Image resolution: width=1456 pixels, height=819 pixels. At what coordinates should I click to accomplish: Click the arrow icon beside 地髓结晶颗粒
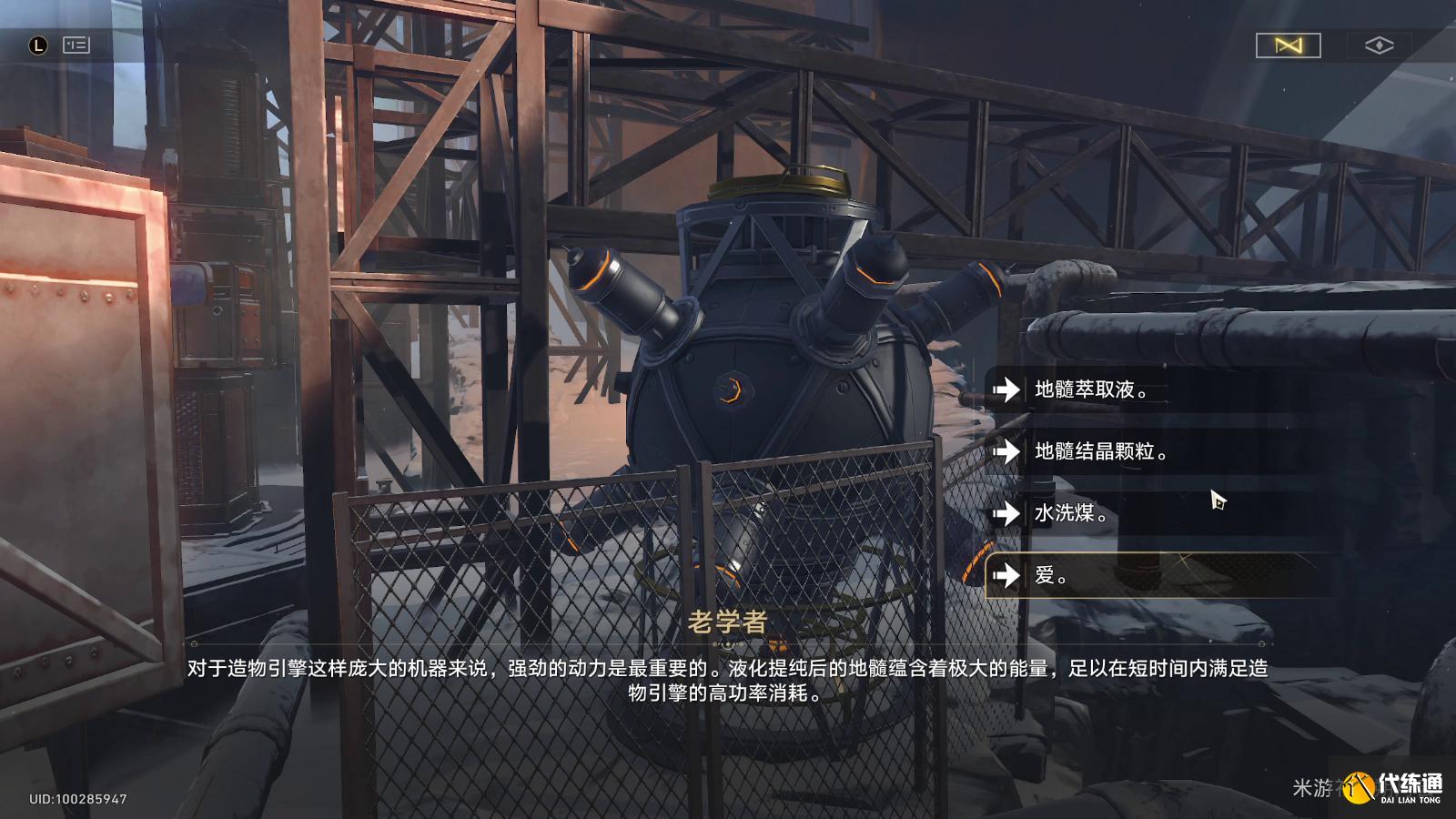1007,452
